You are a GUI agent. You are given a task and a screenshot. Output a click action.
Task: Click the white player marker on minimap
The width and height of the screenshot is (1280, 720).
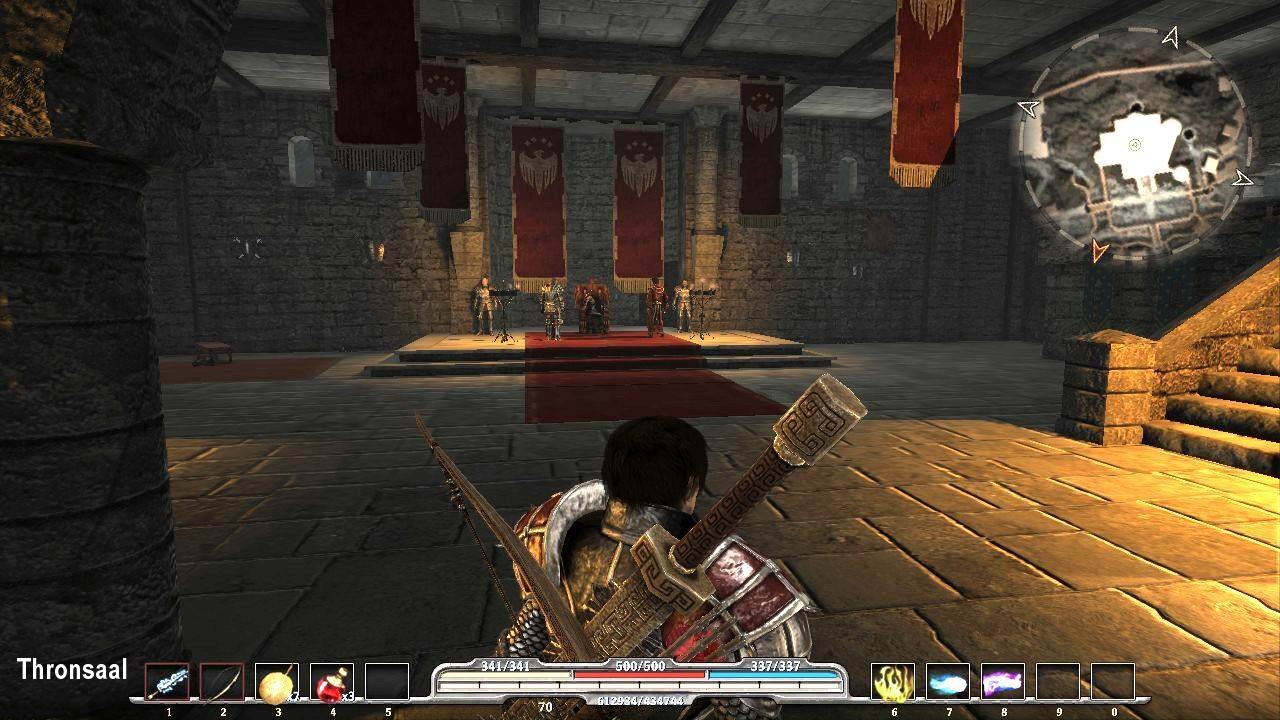pyautogui.click(x=1134, y=145)
